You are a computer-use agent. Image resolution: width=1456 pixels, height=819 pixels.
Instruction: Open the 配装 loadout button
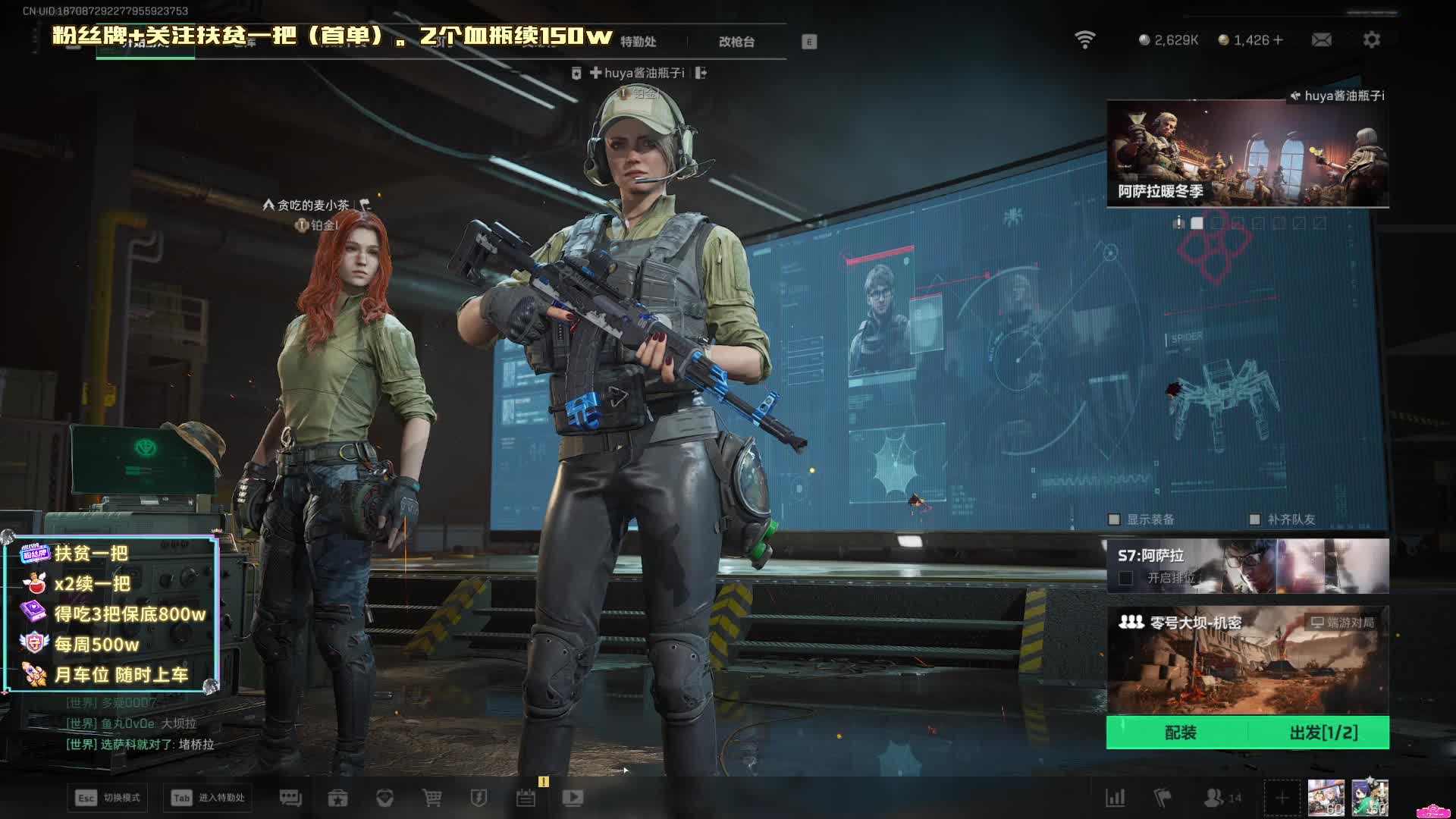1180,733
